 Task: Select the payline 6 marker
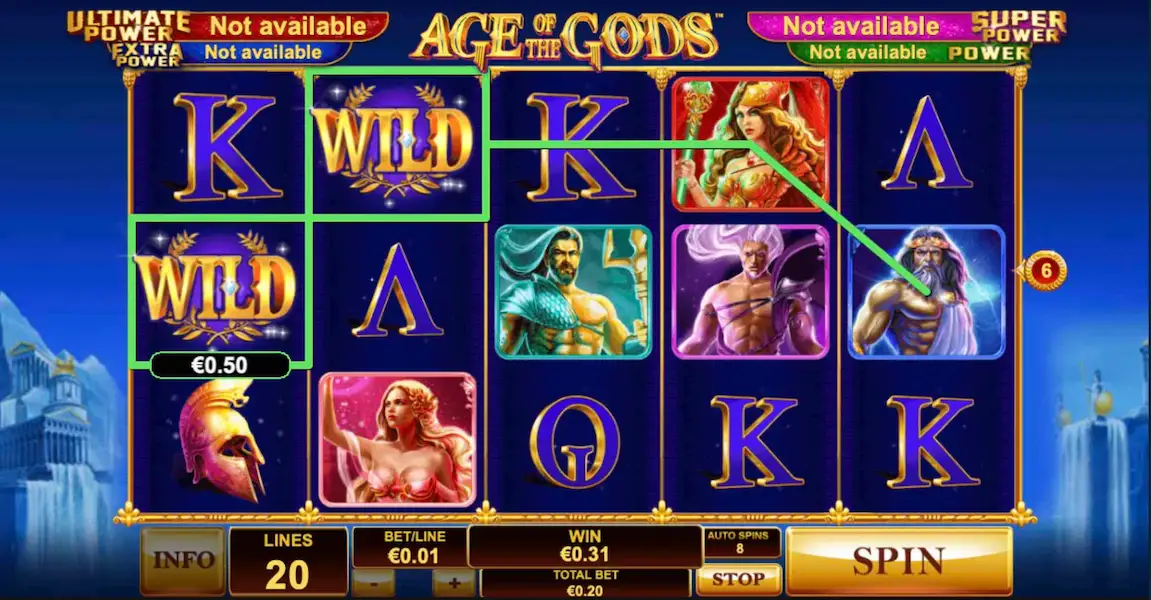(x=1046, y=270)
